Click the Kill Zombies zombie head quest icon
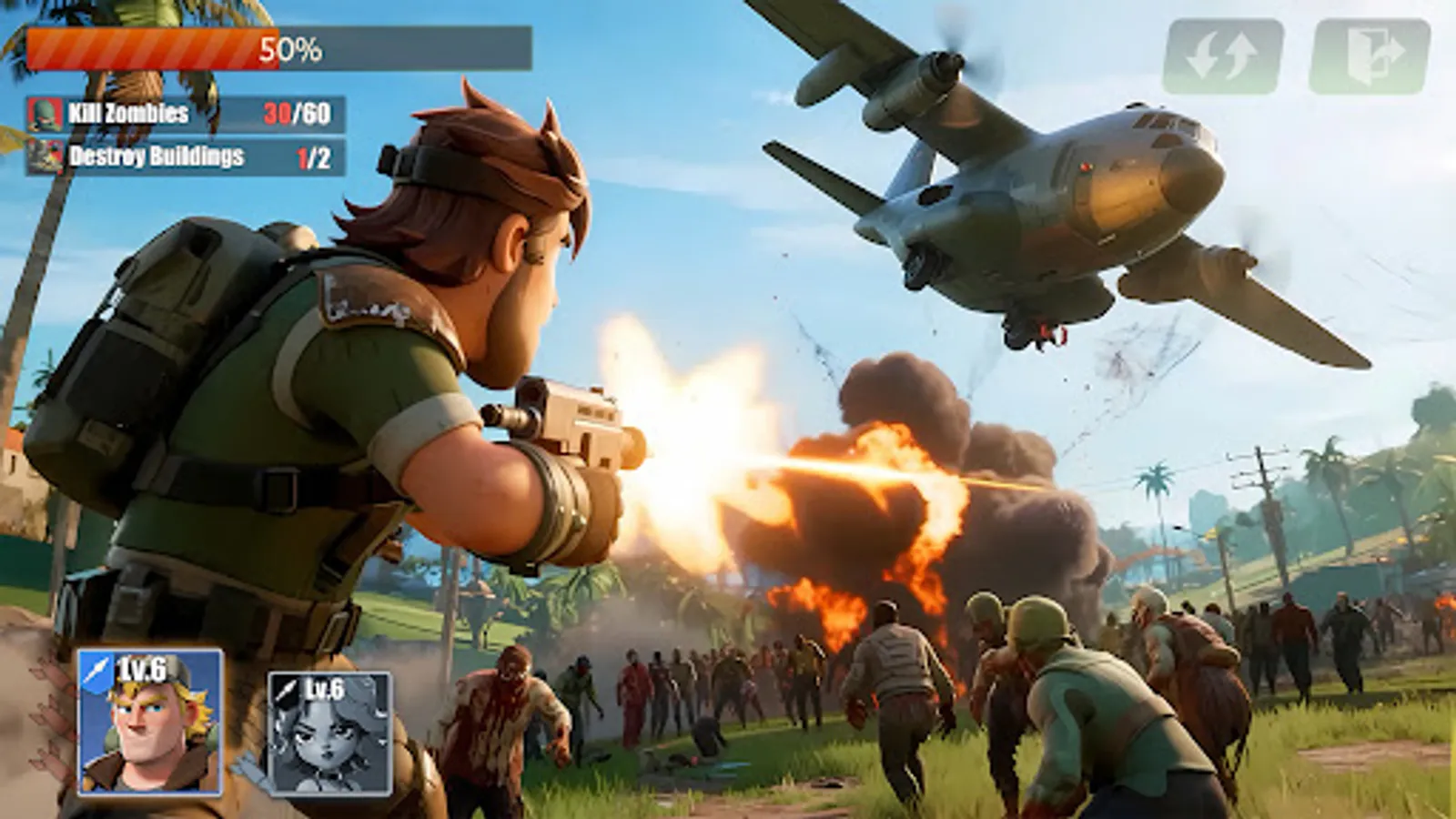The image size is (1456, 819). coord(47,116)
